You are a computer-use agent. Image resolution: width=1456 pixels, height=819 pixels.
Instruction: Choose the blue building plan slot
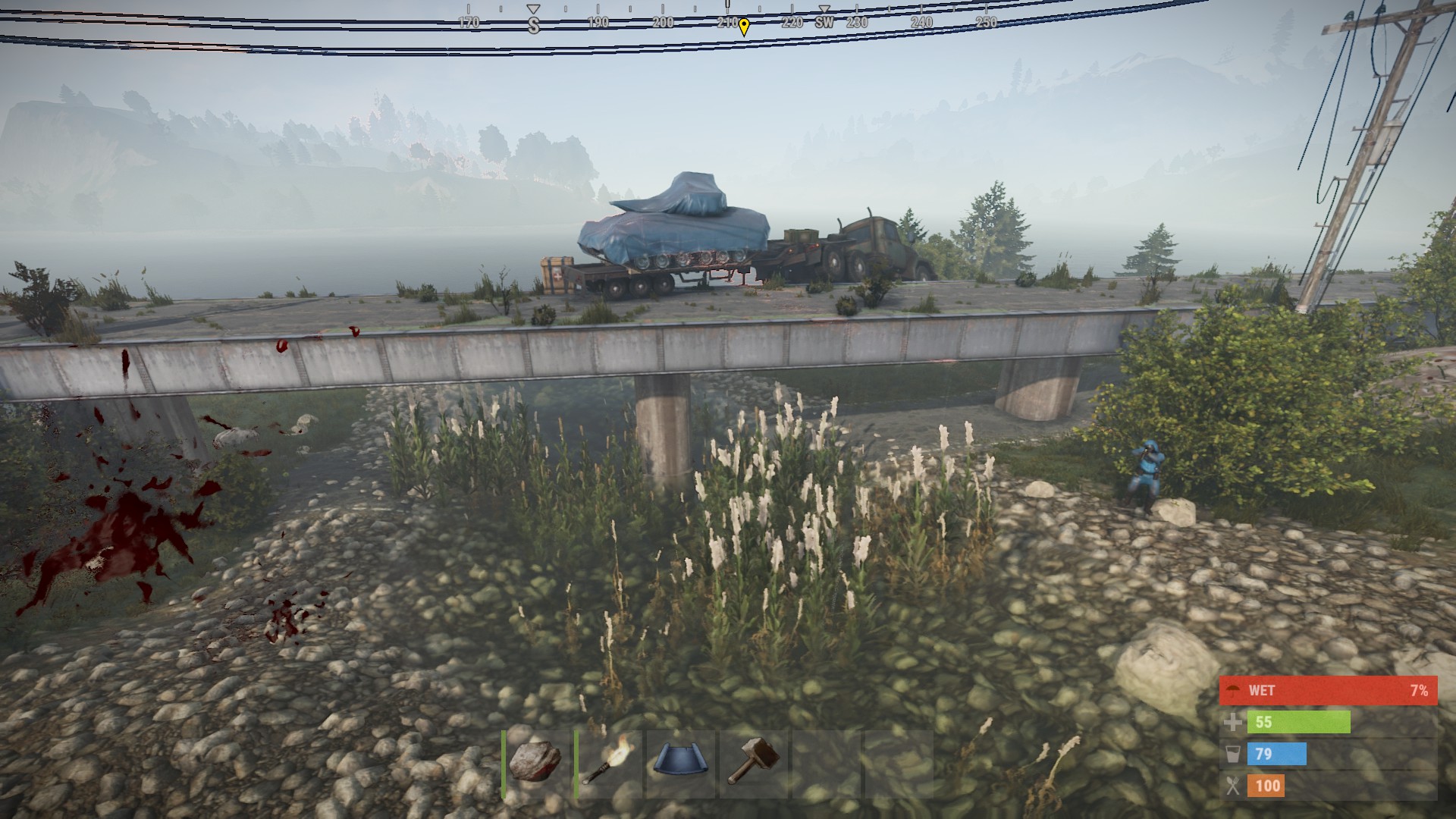tap(681, 764)
